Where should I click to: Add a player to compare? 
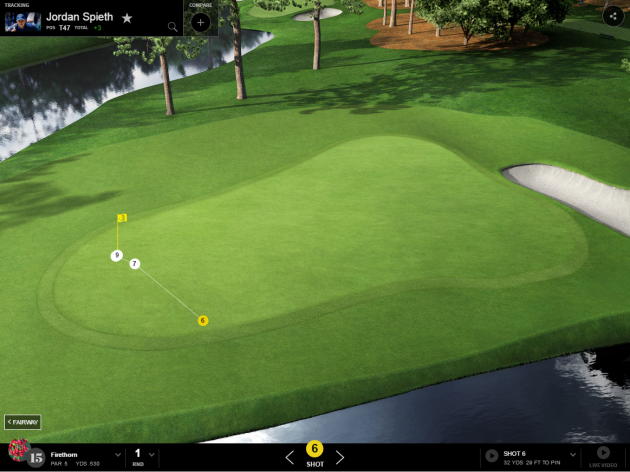200,22
